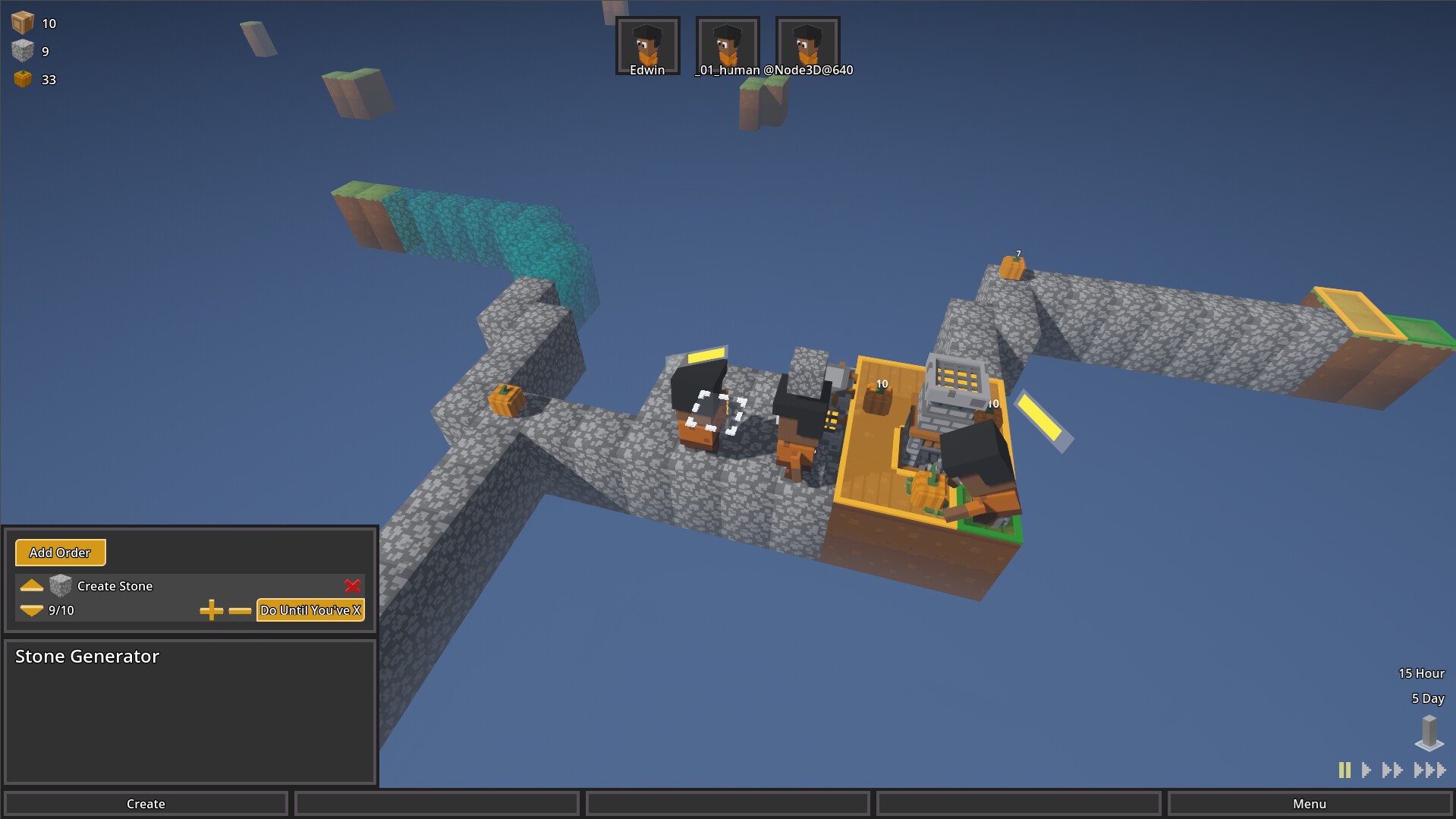
Task: Move the Create Stone order down
Action: (31, 610)
